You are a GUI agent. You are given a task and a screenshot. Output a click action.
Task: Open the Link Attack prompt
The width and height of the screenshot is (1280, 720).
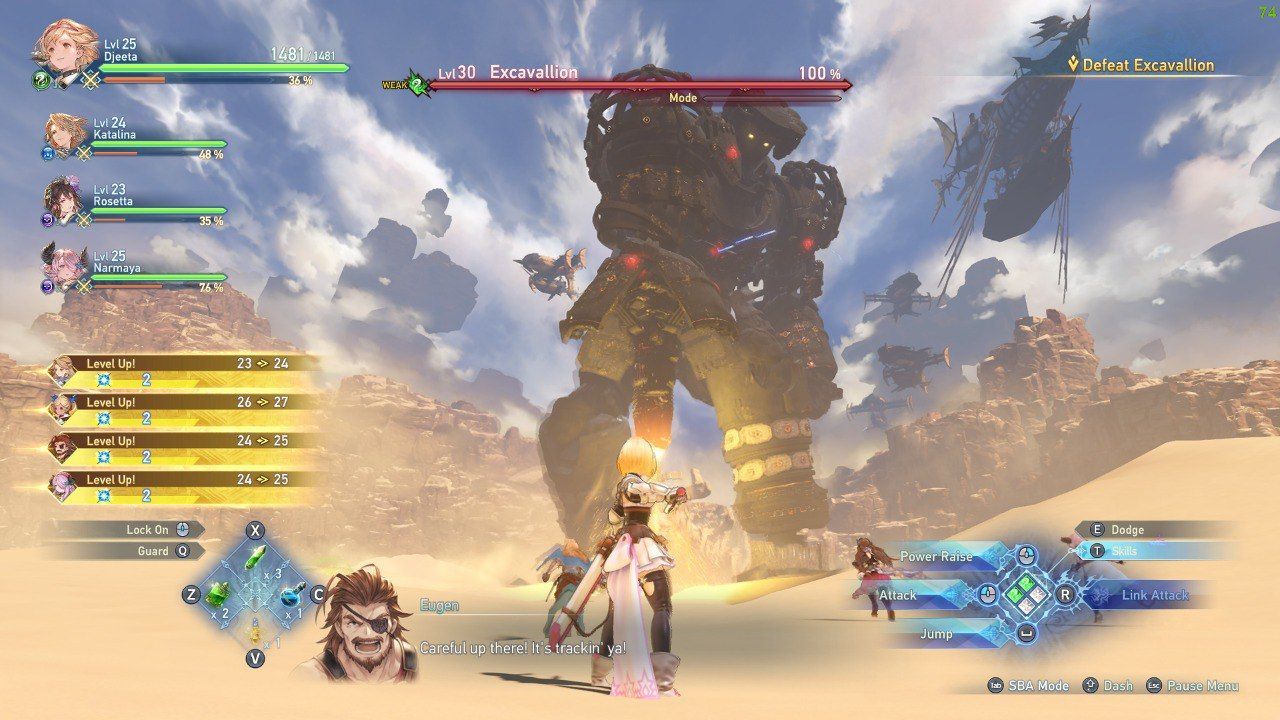(x=1156, y=593)
